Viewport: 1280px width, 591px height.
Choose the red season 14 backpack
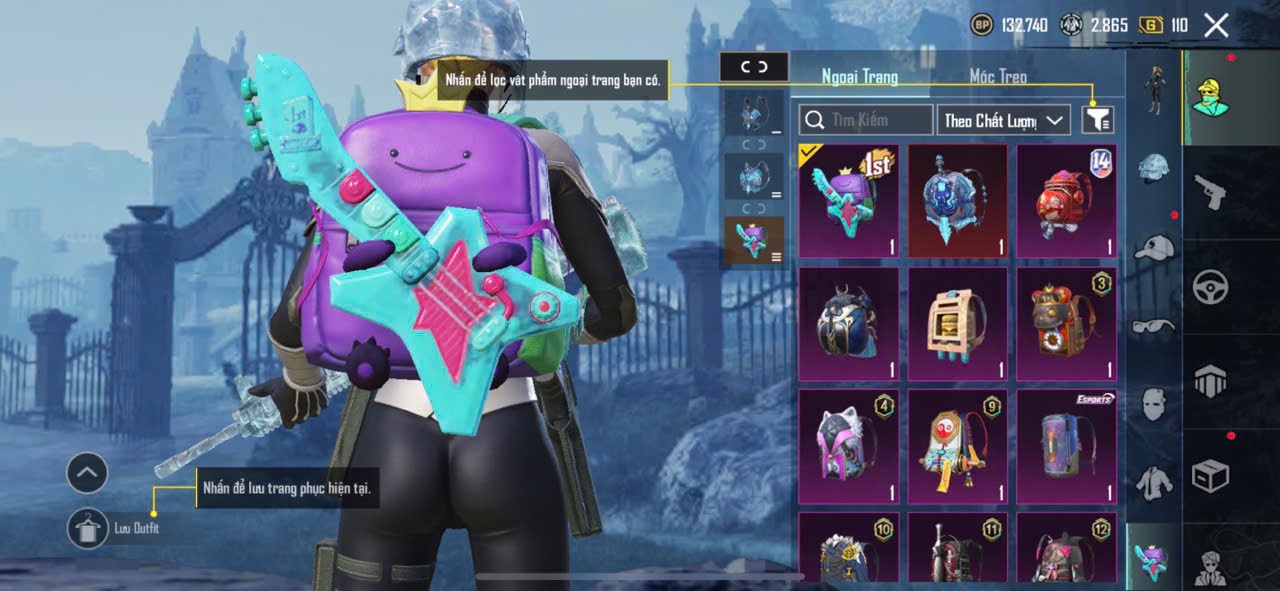click(x=1067, y=201)
